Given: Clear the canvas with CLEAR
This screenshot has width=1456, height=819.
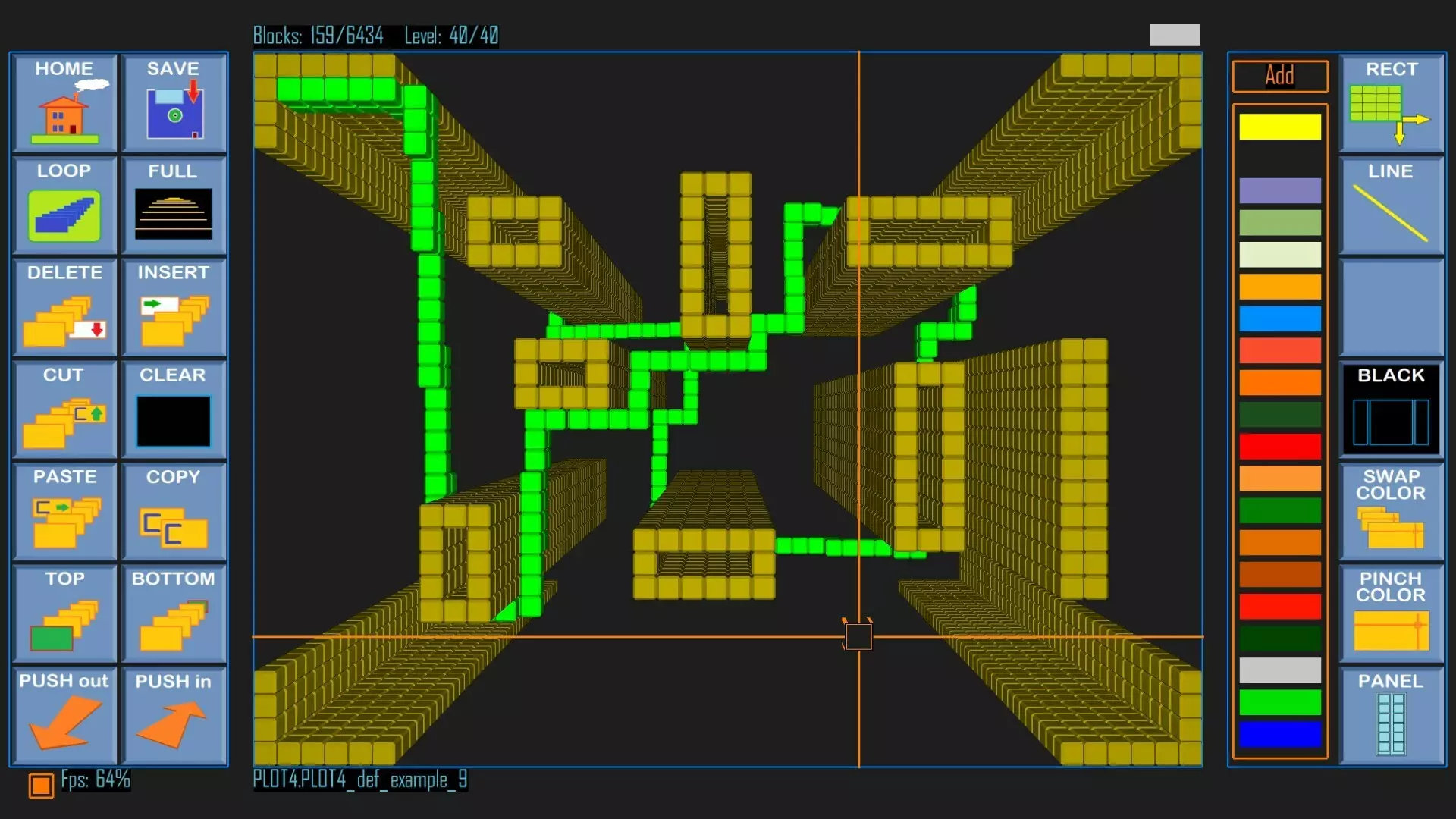Looking at the screenshot, I should click(x=174, y=409).
